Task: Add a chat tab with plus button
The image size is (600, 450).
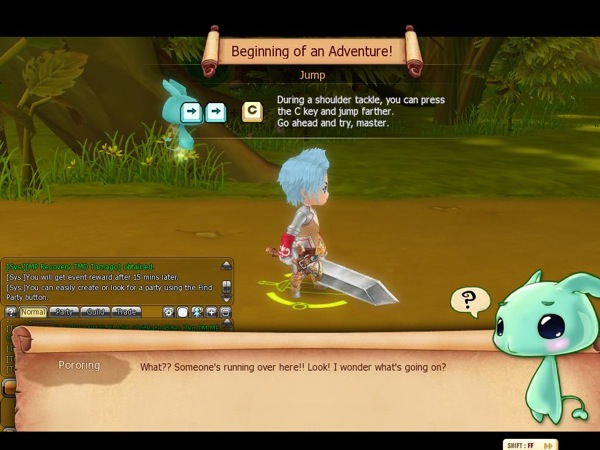Action: click(211, 312)
